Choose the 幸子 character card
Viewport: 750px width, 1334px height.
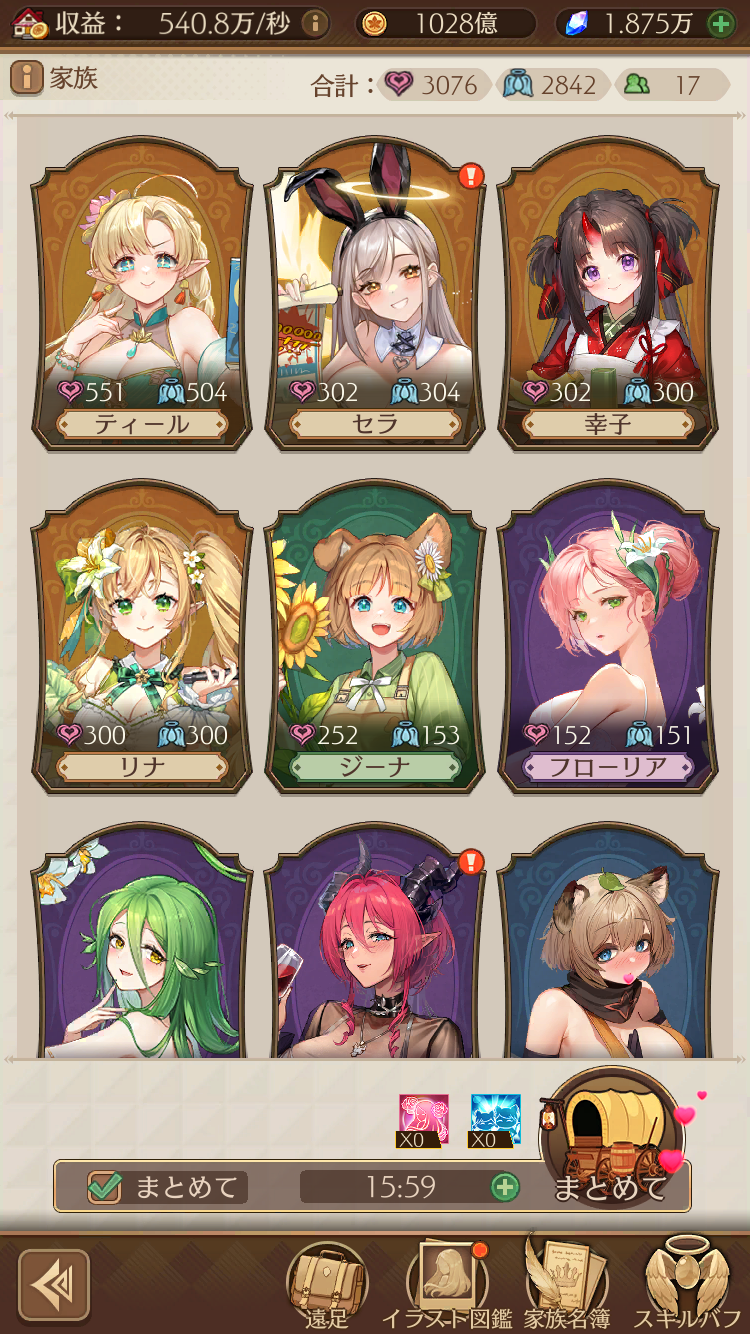pyautogui.click(x=608, y=295)
